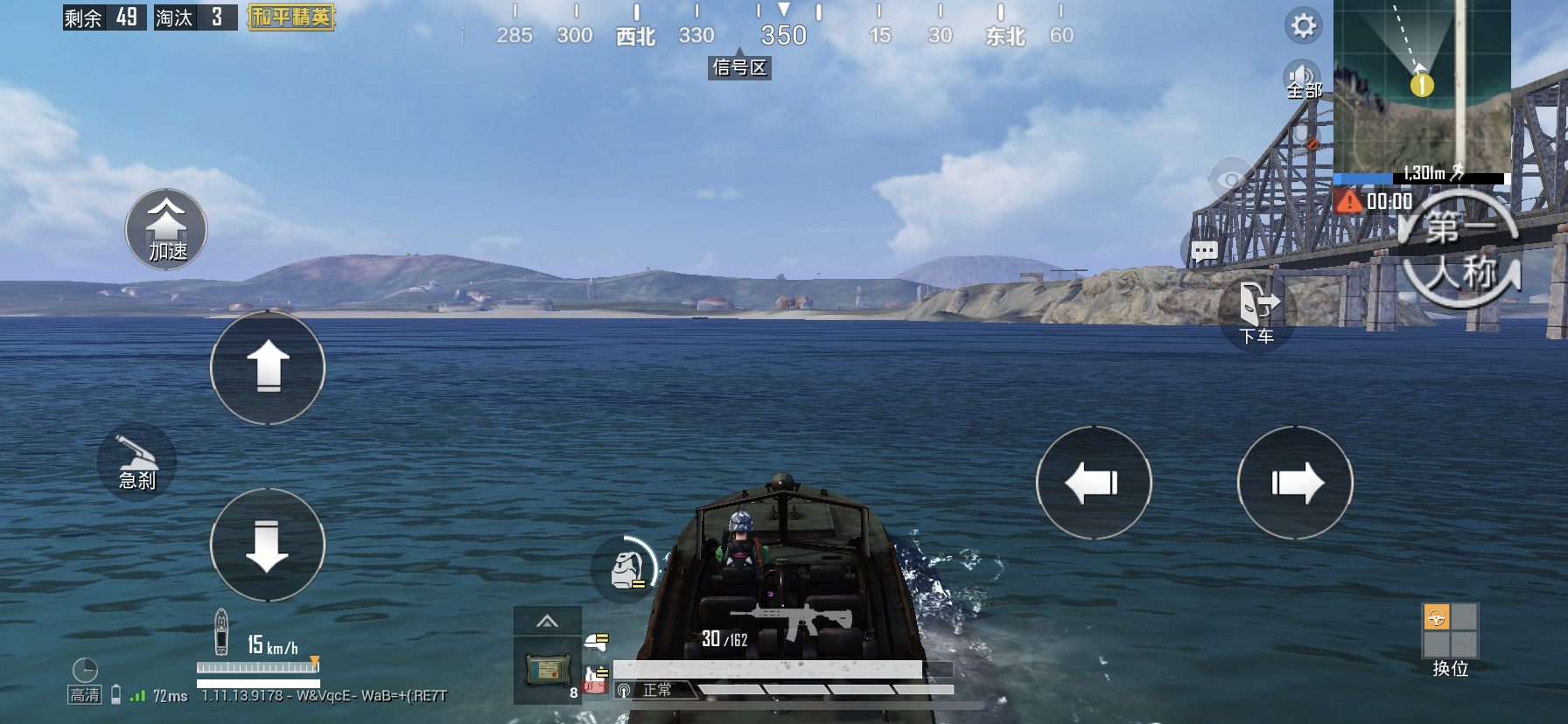Image resolution: width=1568 pixels, height=724 pixels.
Task: Tap the 信号区 signal zone marker
Action: point(739,67)
